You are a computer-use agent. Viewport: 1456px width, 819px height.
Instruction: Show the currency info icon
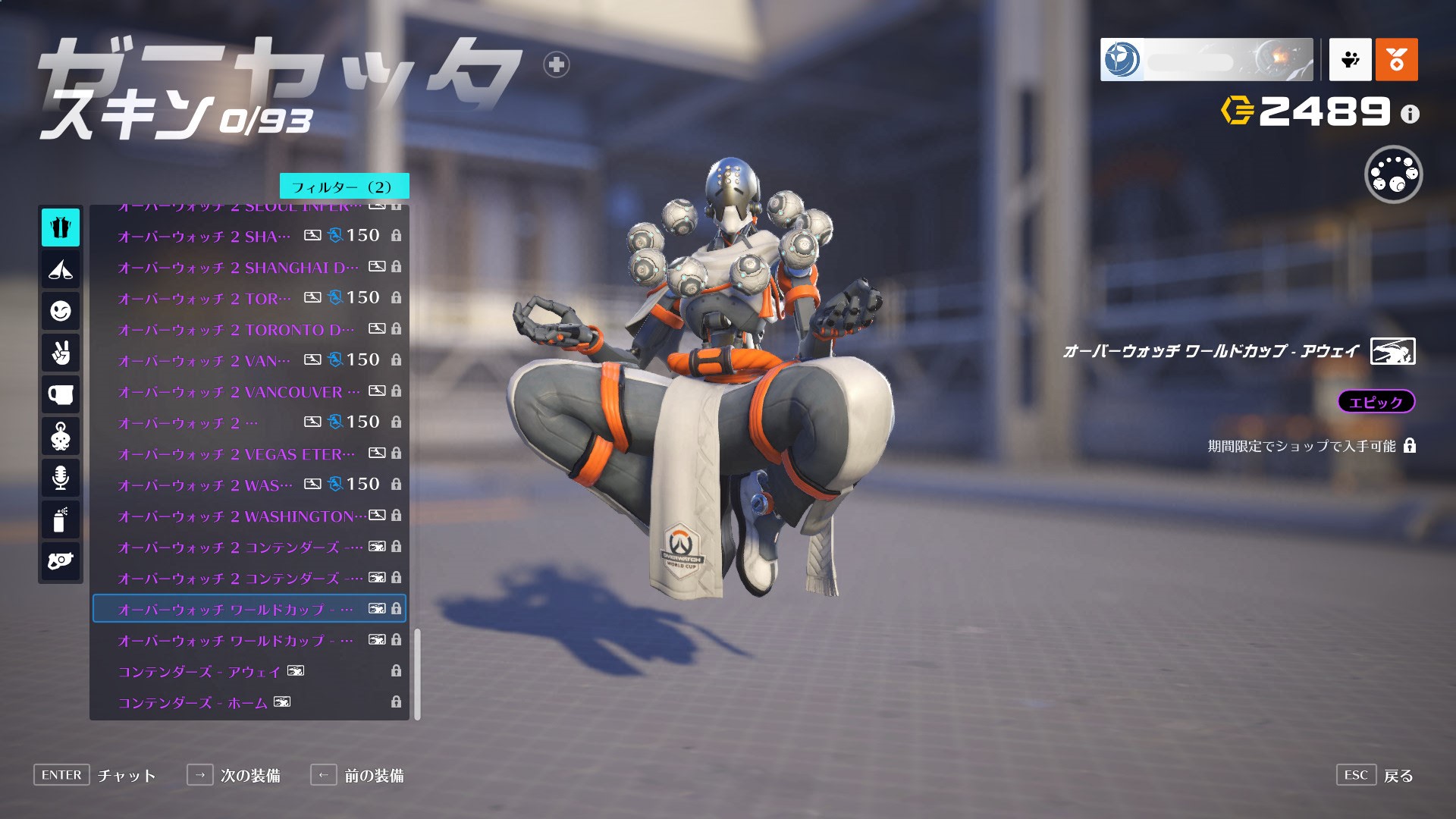pos(1410,114)
